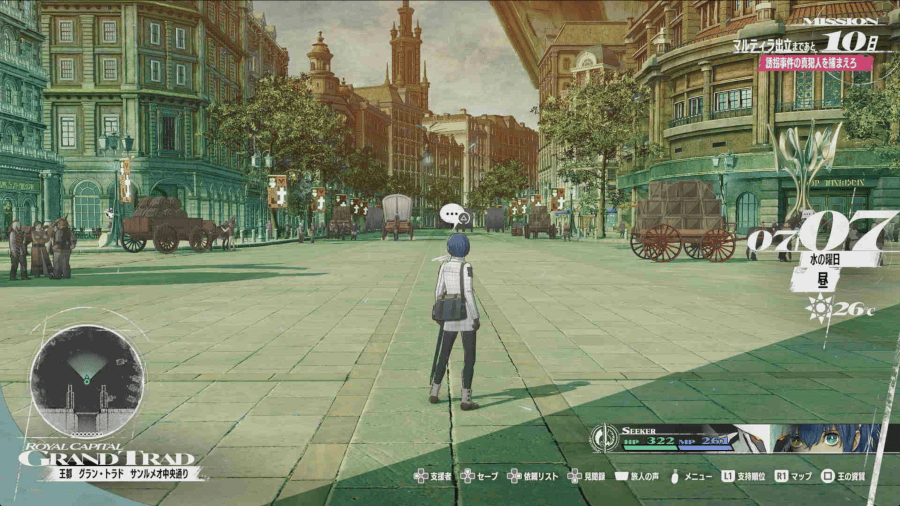The image size is (900, 506).
Task: Select the pink kidnapping mission objective banner
Action: pos(813,63)
